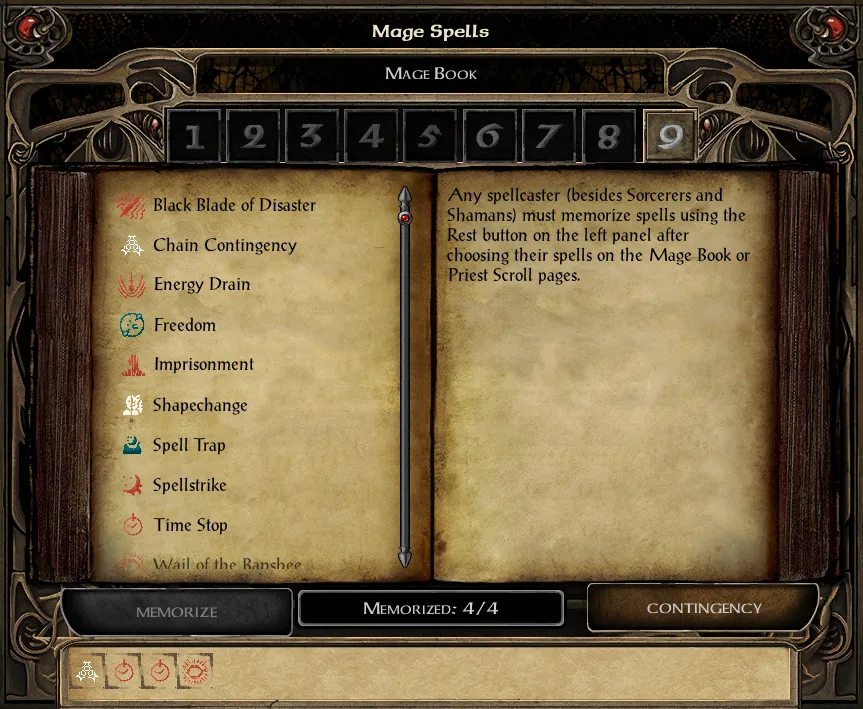
Task: Click the memorized Chain Contingency icon
Action: click(x=88, y=672)
